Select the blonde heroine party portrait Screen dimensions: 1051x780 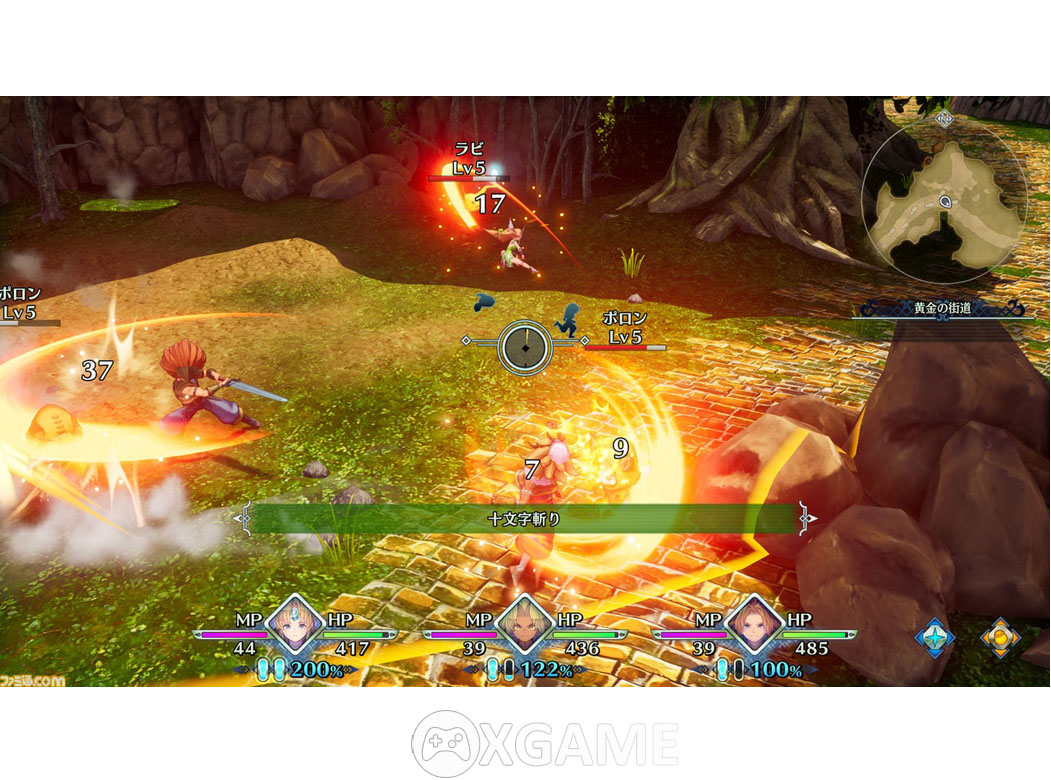[295, 625]
